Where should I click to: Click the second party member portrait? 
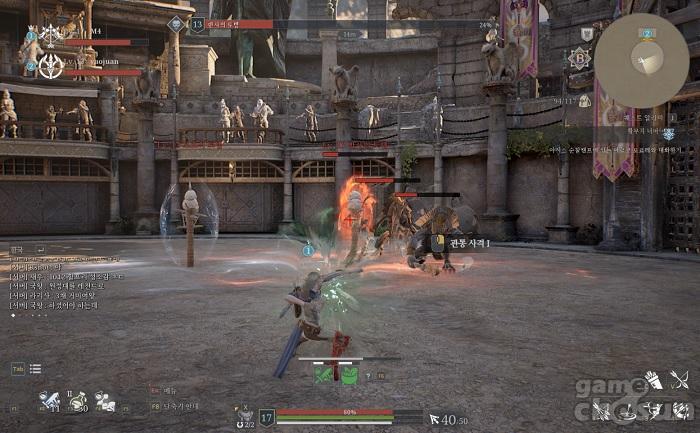point(50,66)
